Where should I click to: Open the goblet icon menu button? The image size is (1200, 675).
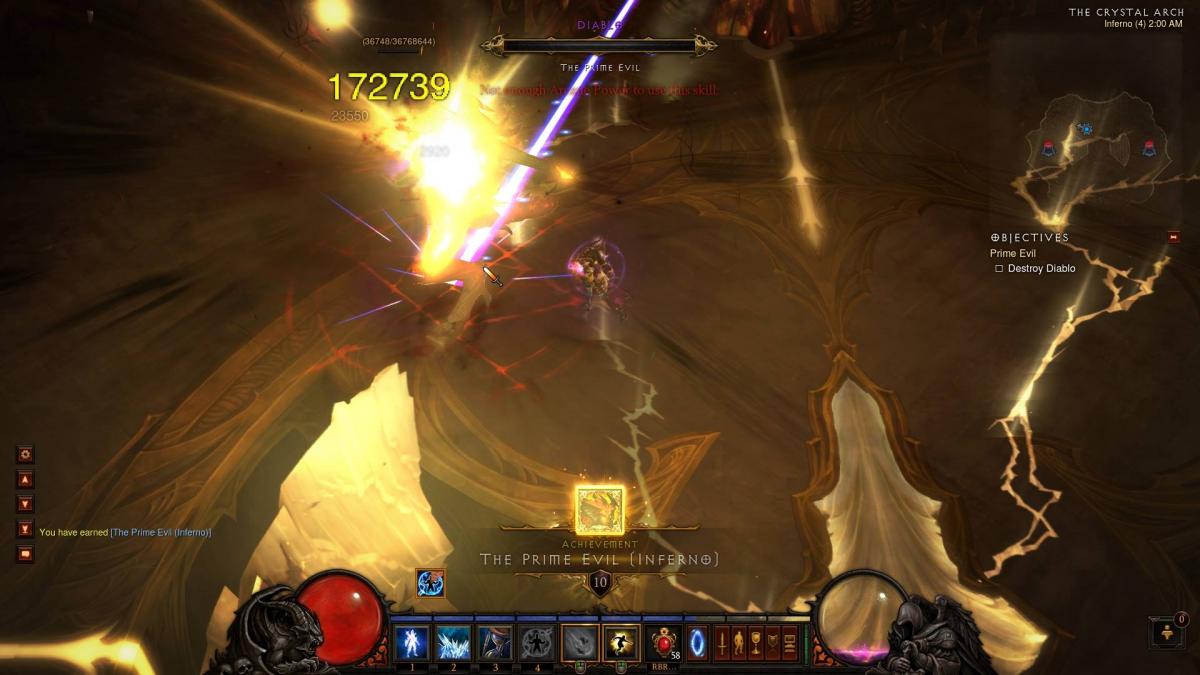[756, 643]
